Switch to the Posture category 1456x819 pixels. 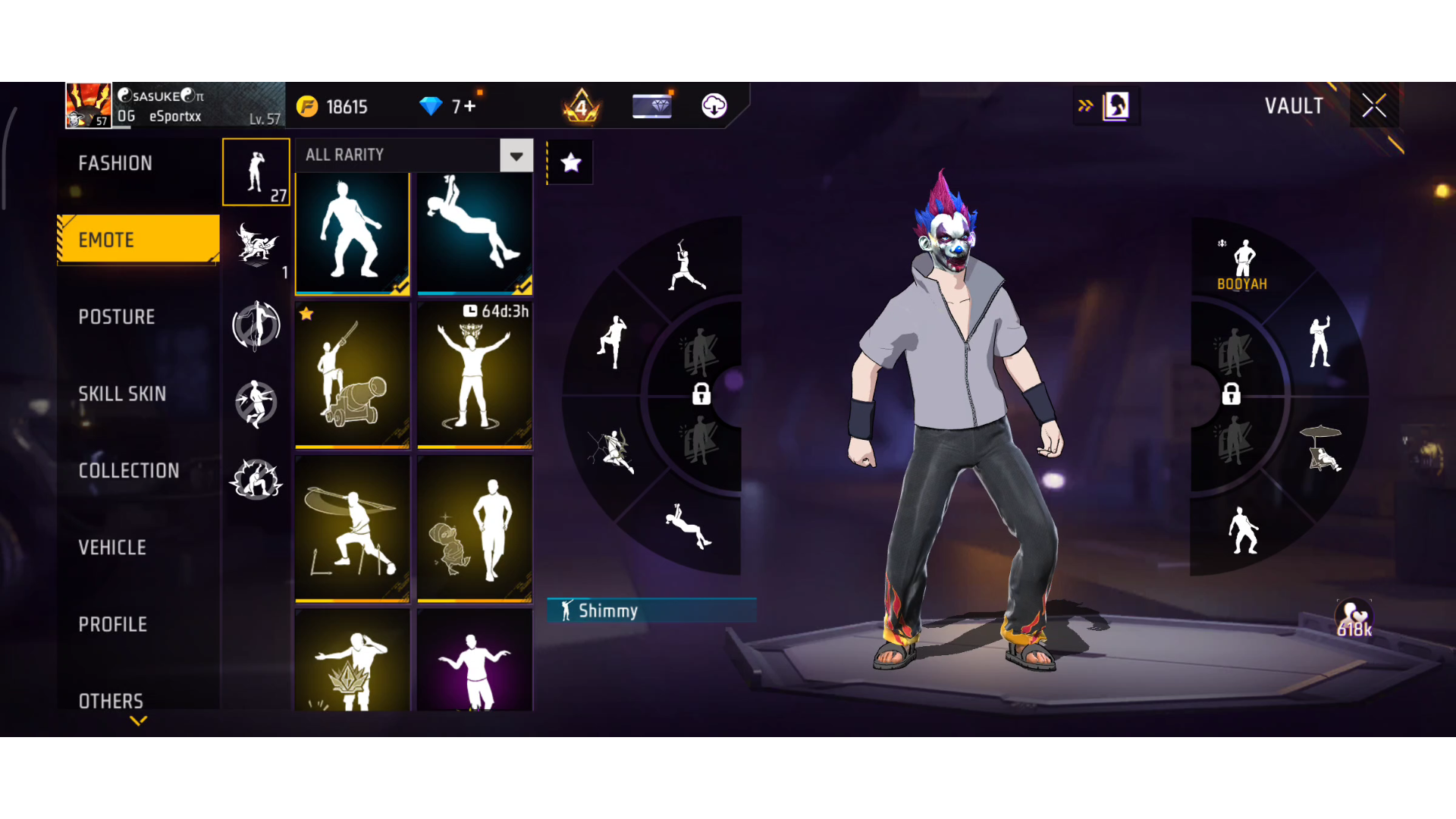click(x=117, y=317)
